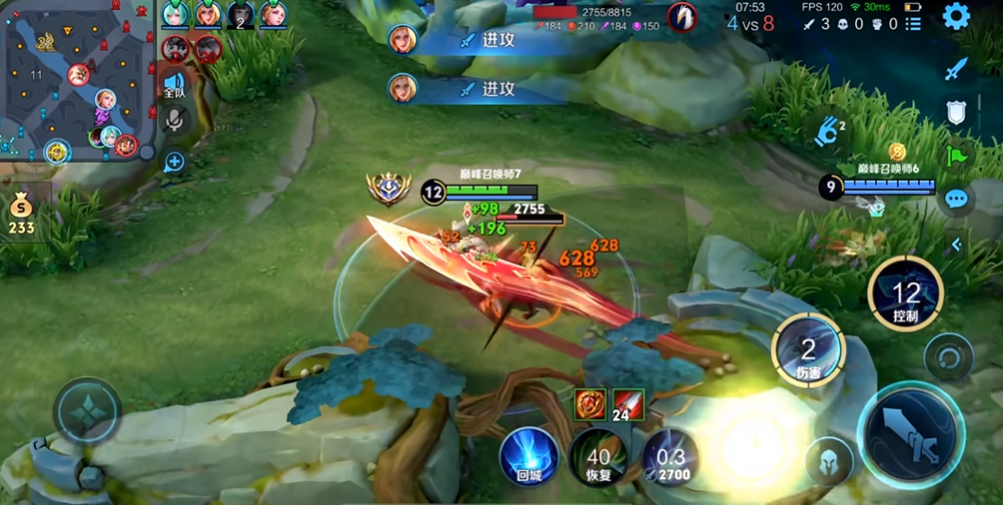Send the shield defend signal

(957, 112)
